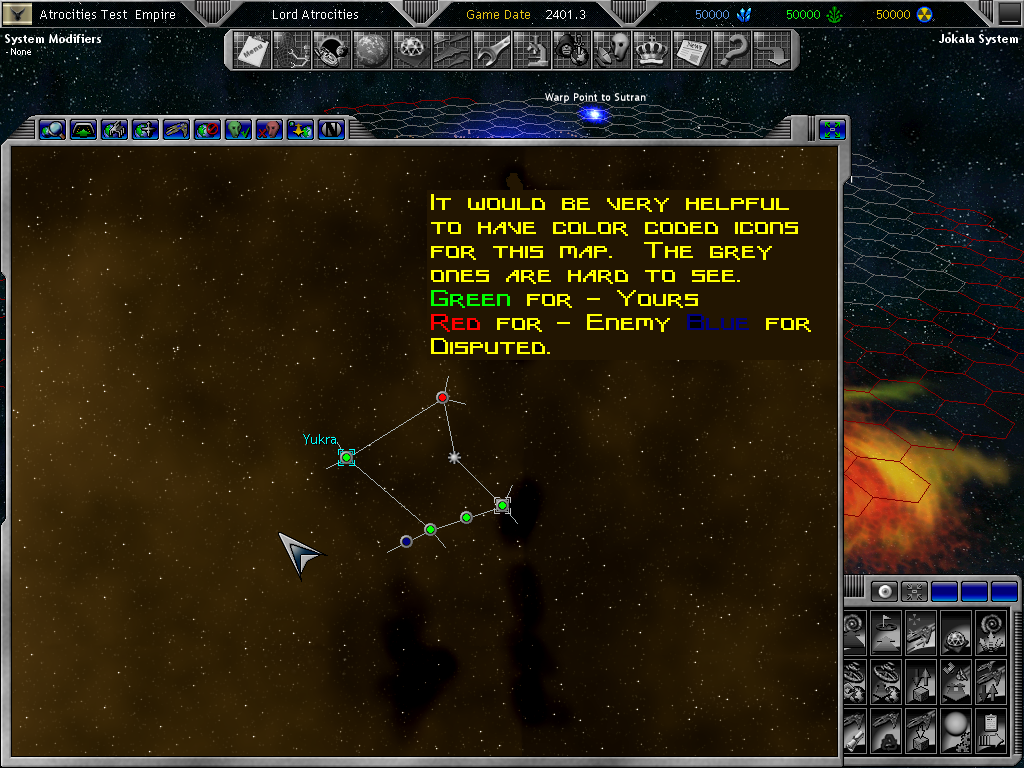The image size is (1024, 768).
Task: Read the News newspaper log
Action: click(691, 50)
